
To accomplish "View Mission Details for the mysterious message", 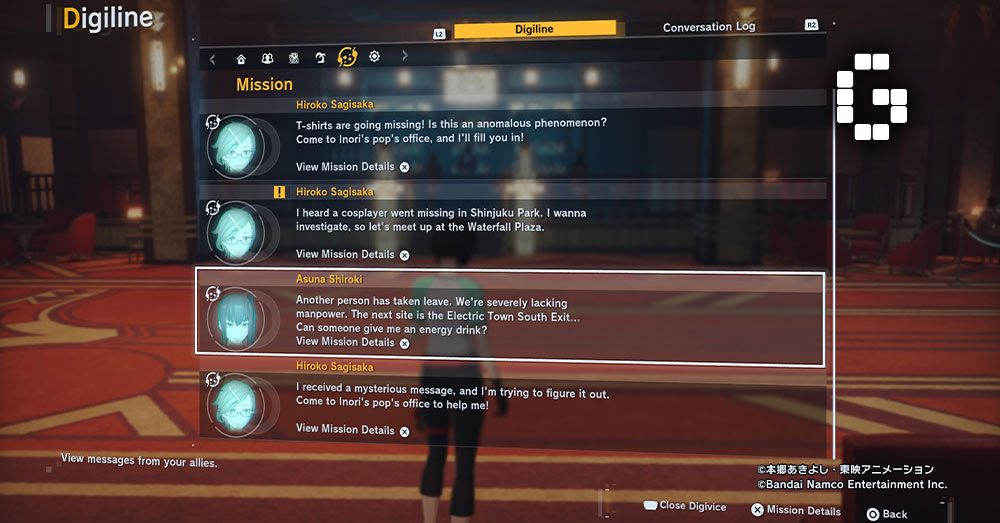I will point(352,430).
